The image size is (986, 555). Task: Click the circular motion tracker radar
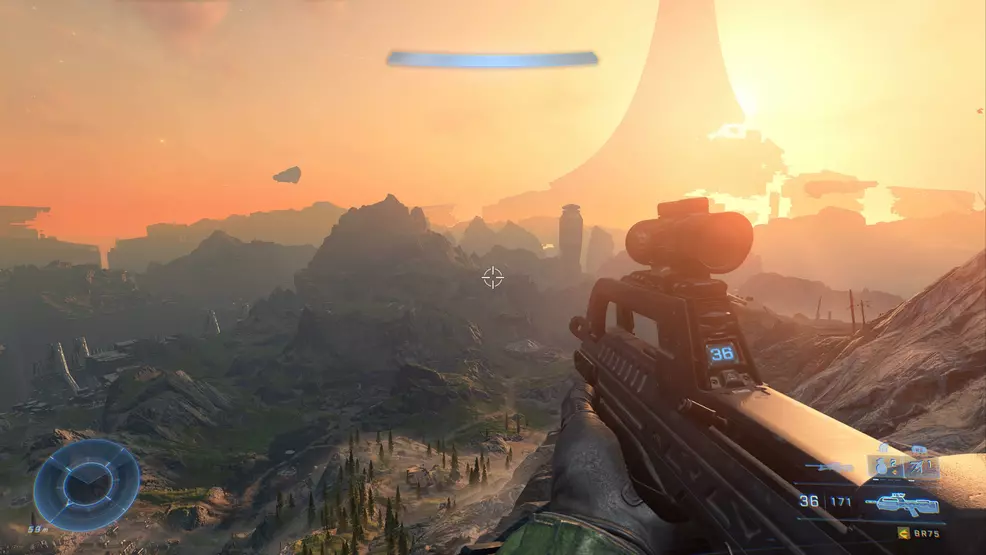[x=86, y=485]
